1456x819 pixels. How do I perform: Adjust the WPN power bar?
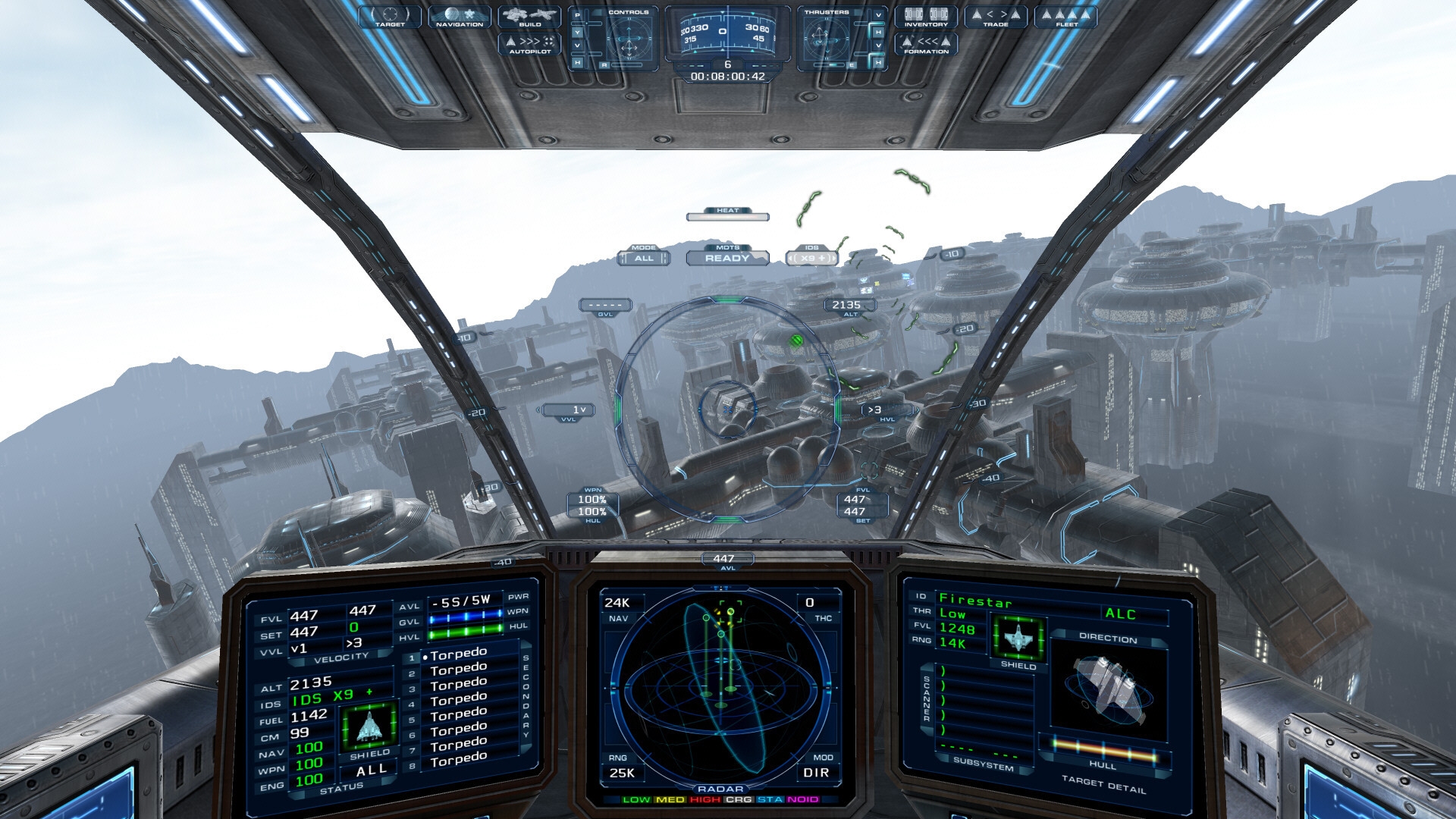(x=464, y=617)
